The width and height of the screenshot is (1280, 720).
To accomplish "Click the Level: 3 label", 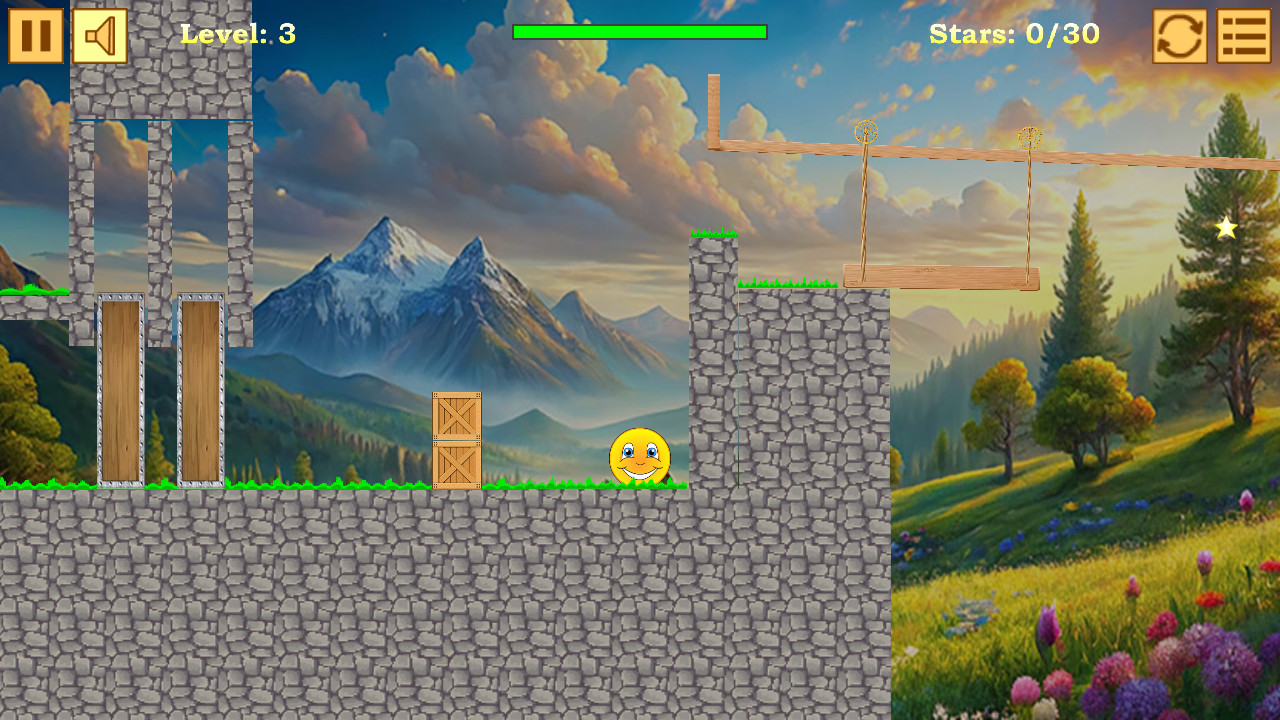I will click(235, 34).
